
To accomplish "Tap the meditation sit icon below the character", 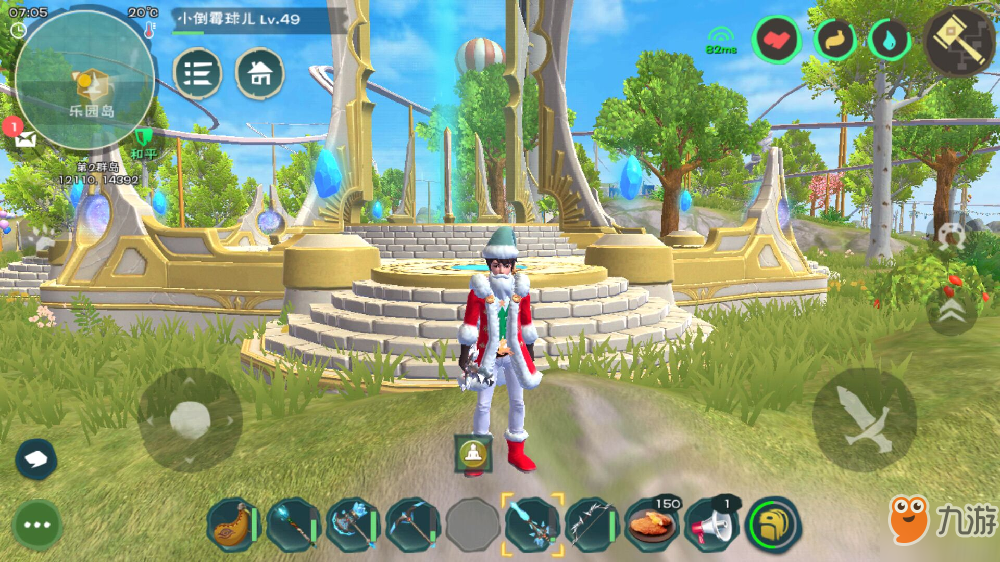I will pos(470,452).
